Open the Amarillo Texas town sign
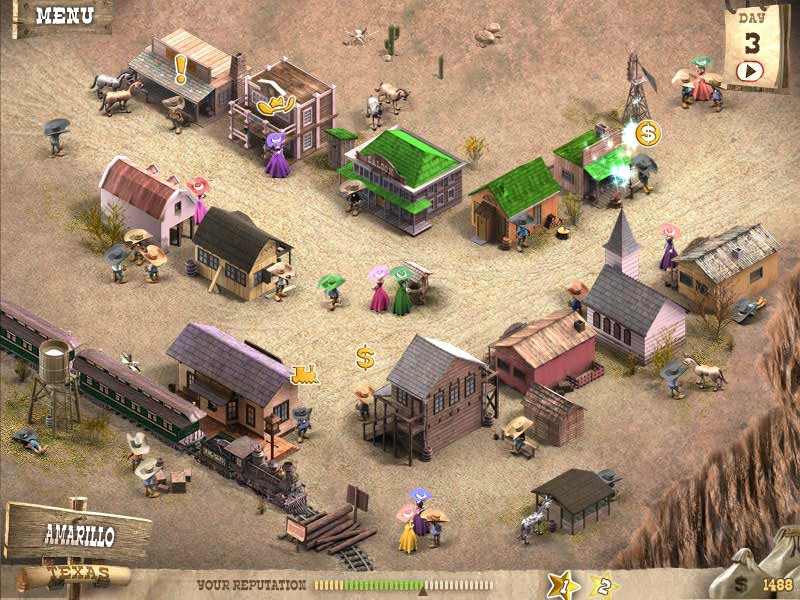 [x=78, y=536]
